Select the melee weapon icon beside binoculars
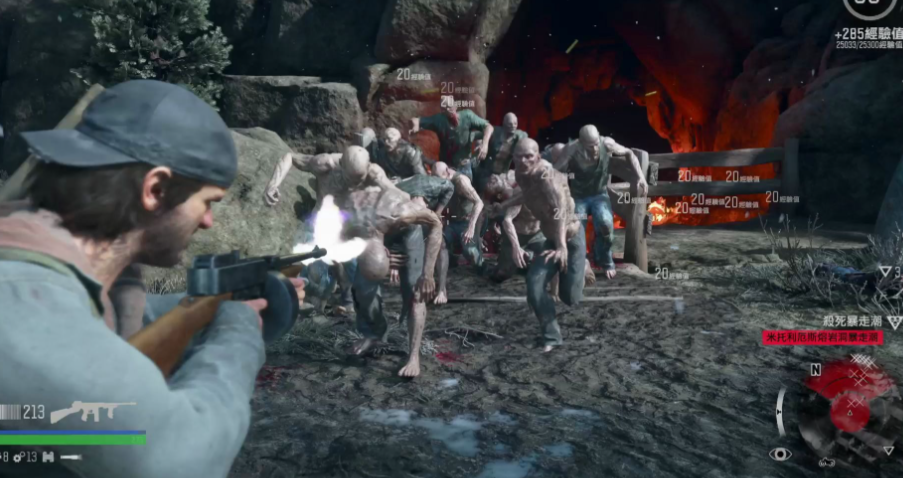This screenshot has height=478, width=903. 72,457
